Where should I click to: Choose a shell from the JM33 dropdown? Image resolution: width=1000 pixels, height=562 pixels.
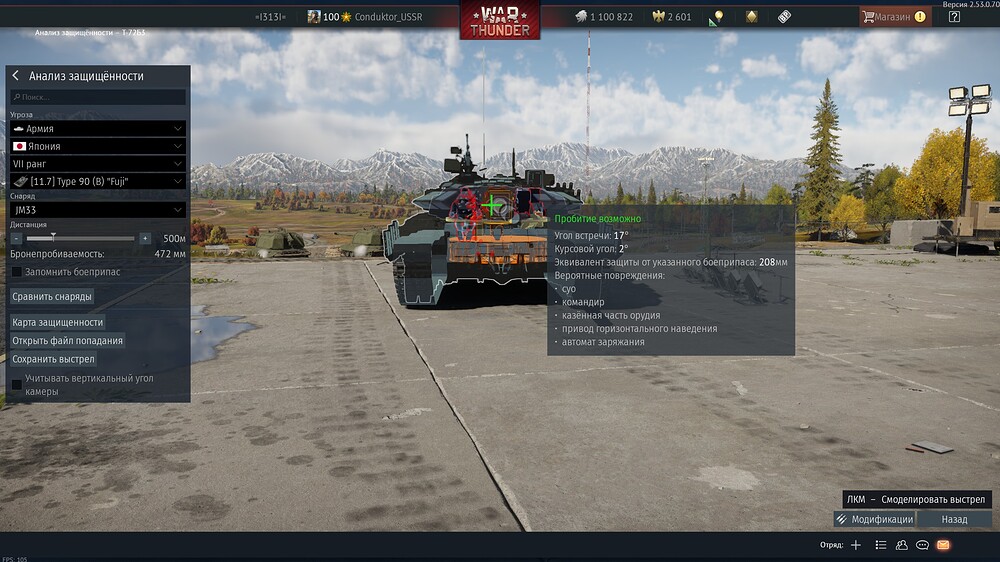(98, 210)
